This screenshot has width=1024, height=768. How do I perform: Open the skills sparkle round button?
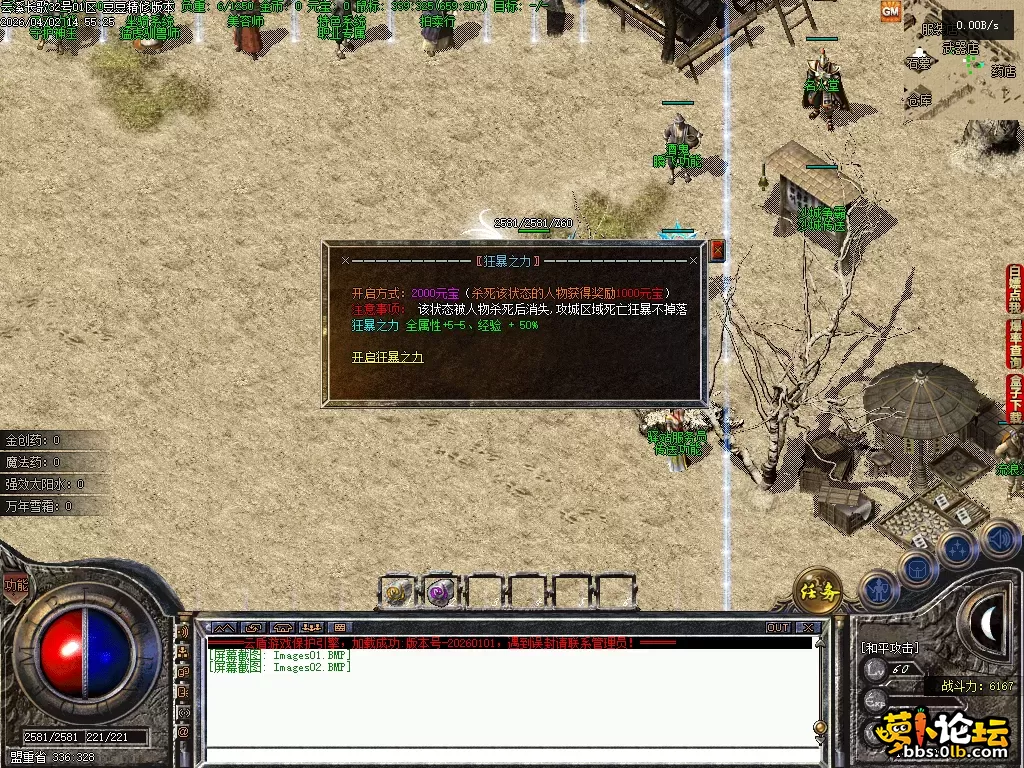[x=958, y=548]
